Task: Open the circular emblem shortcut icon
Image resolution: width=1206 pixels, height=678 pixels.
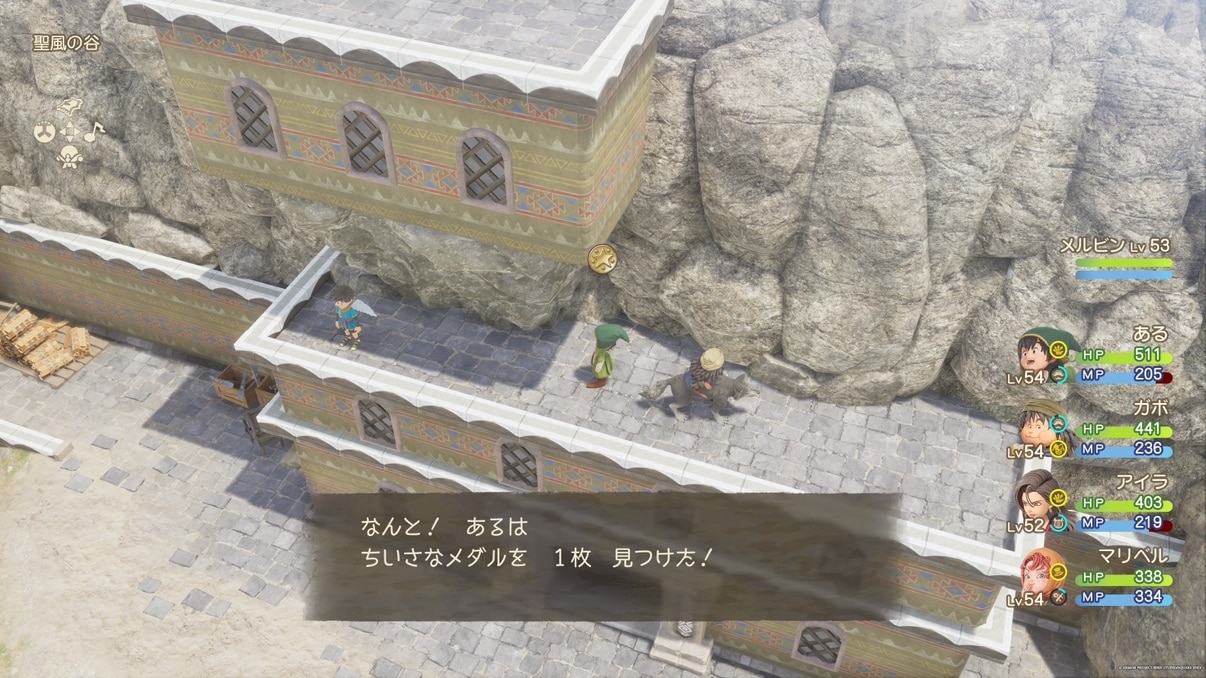Action: pos(44,133)
